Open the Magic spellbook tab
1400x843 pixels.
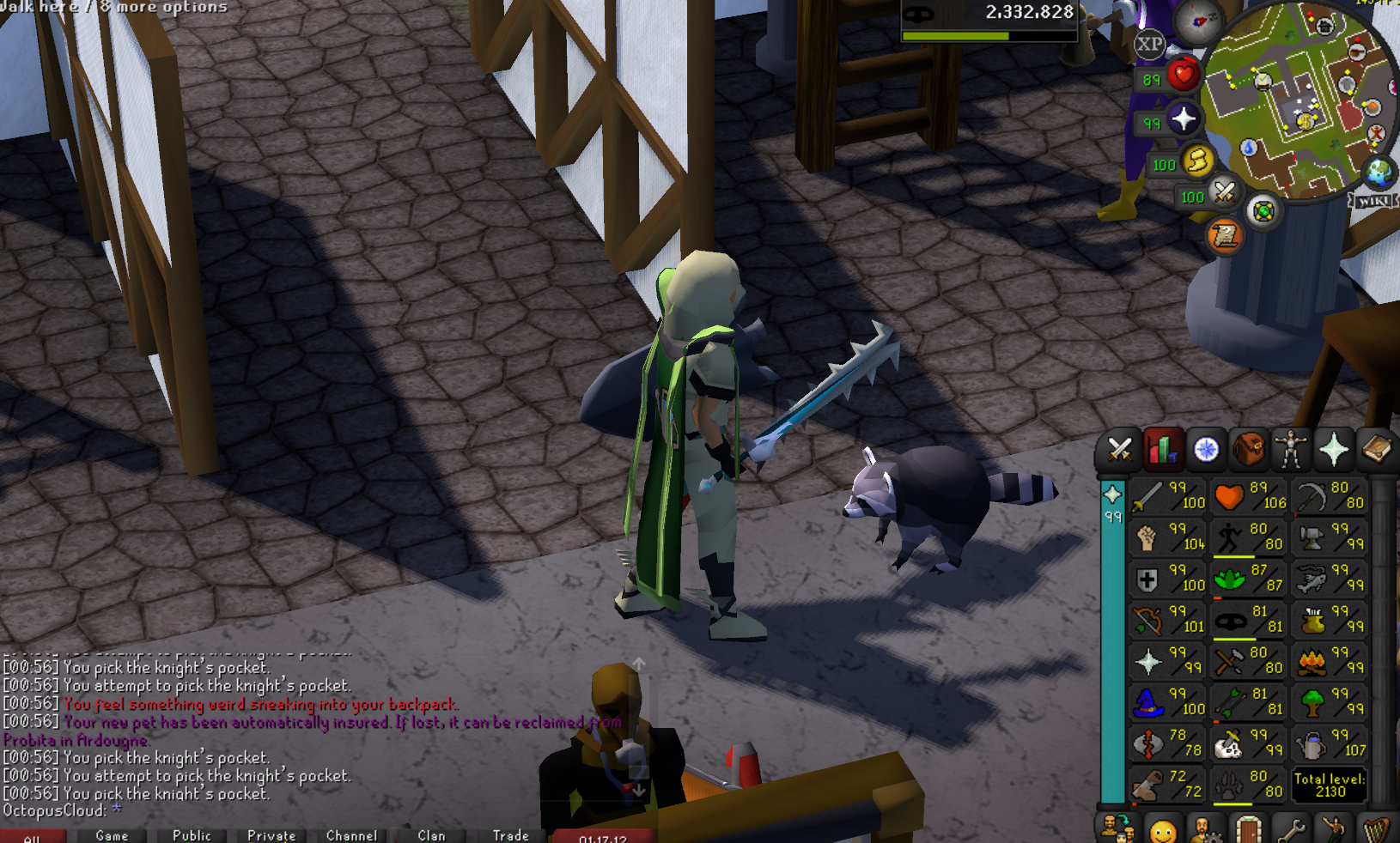pyautogui.click(x=1376, y=449)
